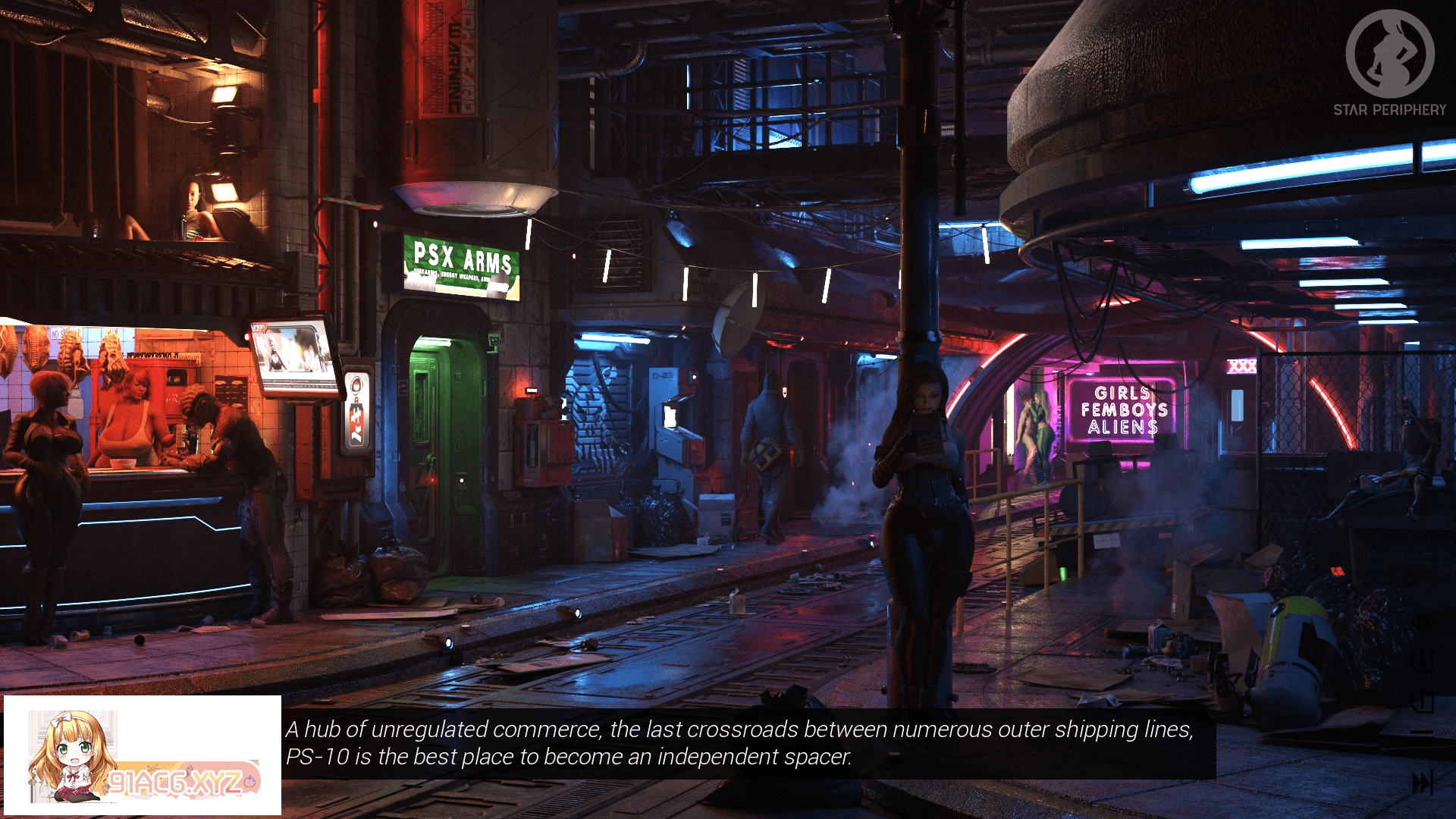Click the horizontal dash icon
The image size is (1456, 819).
click(x=1423, y=733)
